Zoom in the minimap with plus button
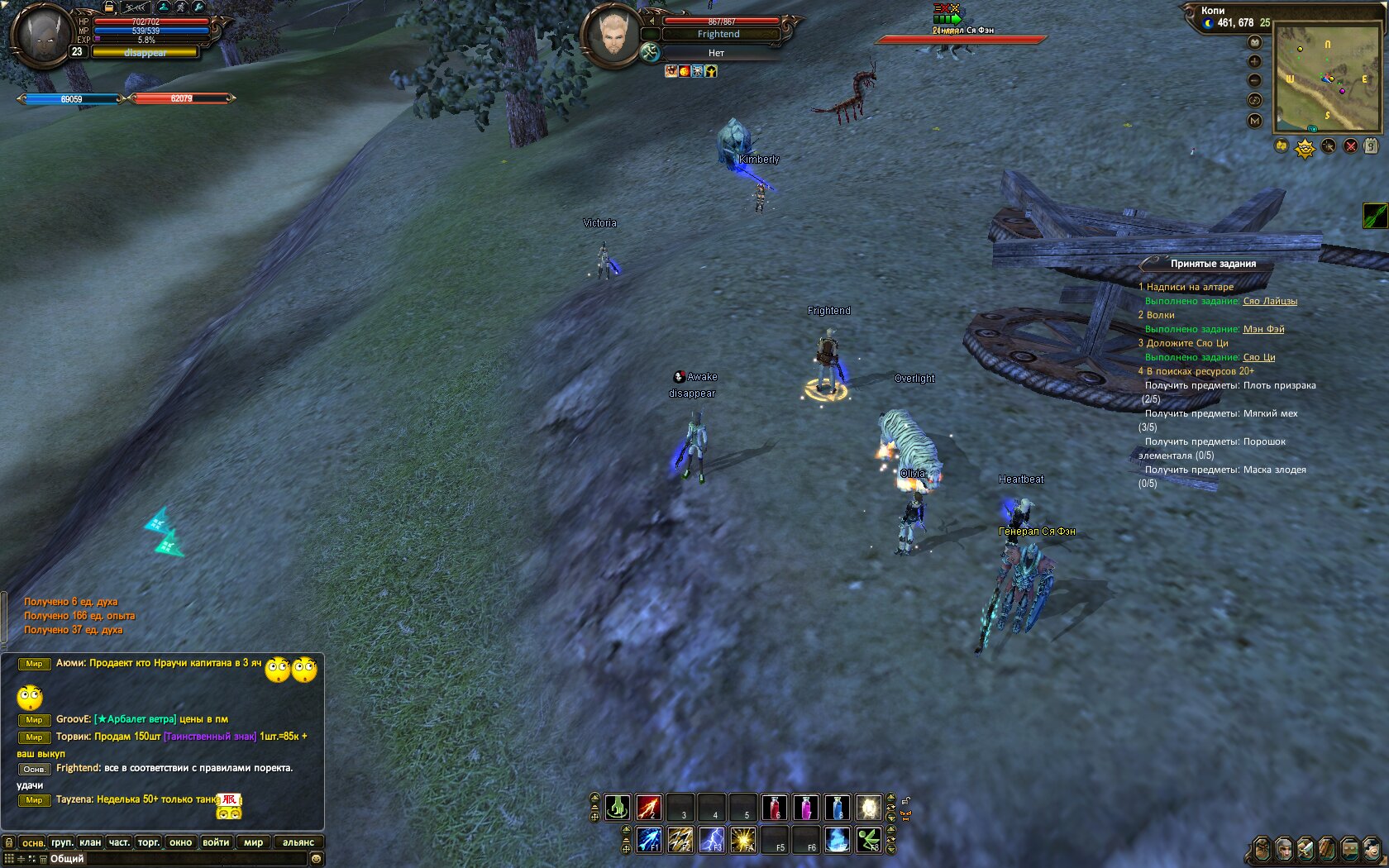1389x868 pixels. (x=1255, y=61)
